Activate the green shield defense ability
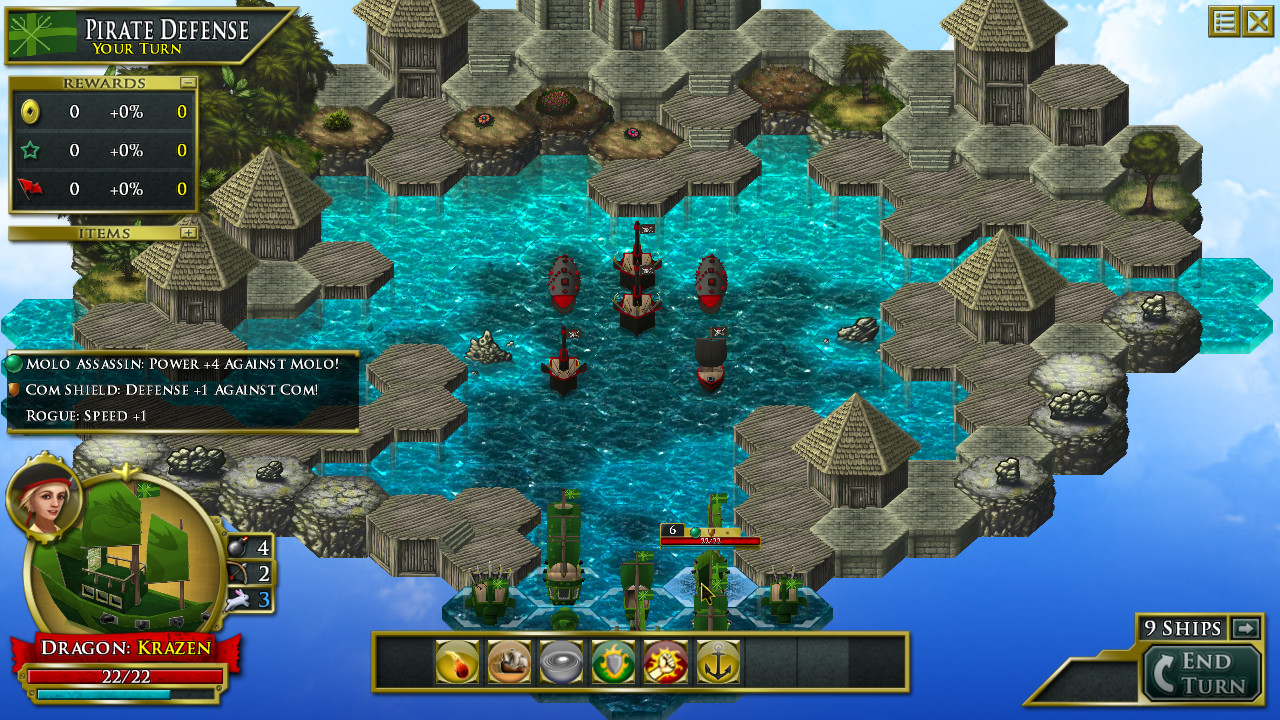 [x=613, y=662]
